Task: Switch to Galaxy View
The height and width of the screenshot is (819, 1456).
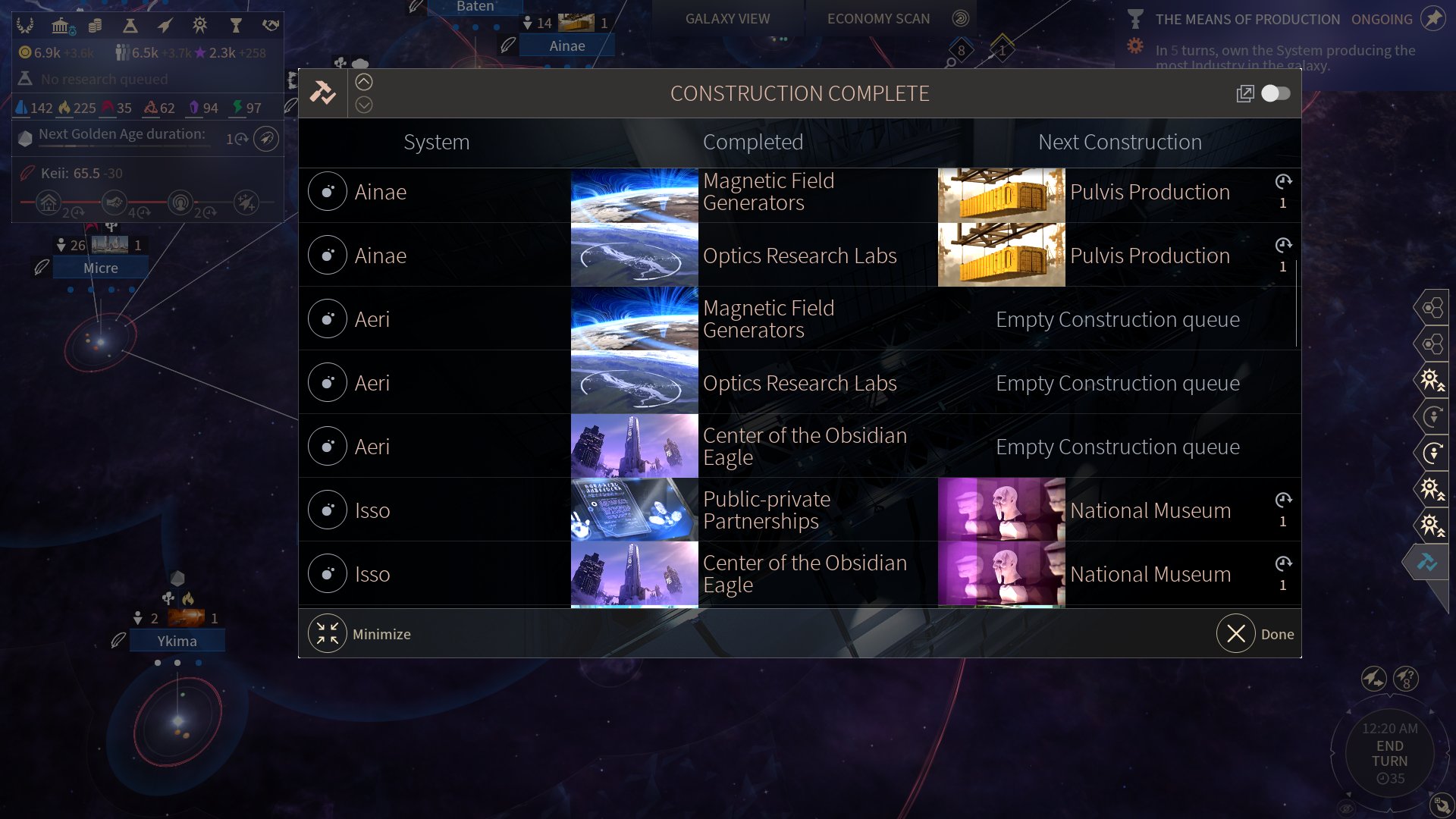Action: click(x=727, y=19)
